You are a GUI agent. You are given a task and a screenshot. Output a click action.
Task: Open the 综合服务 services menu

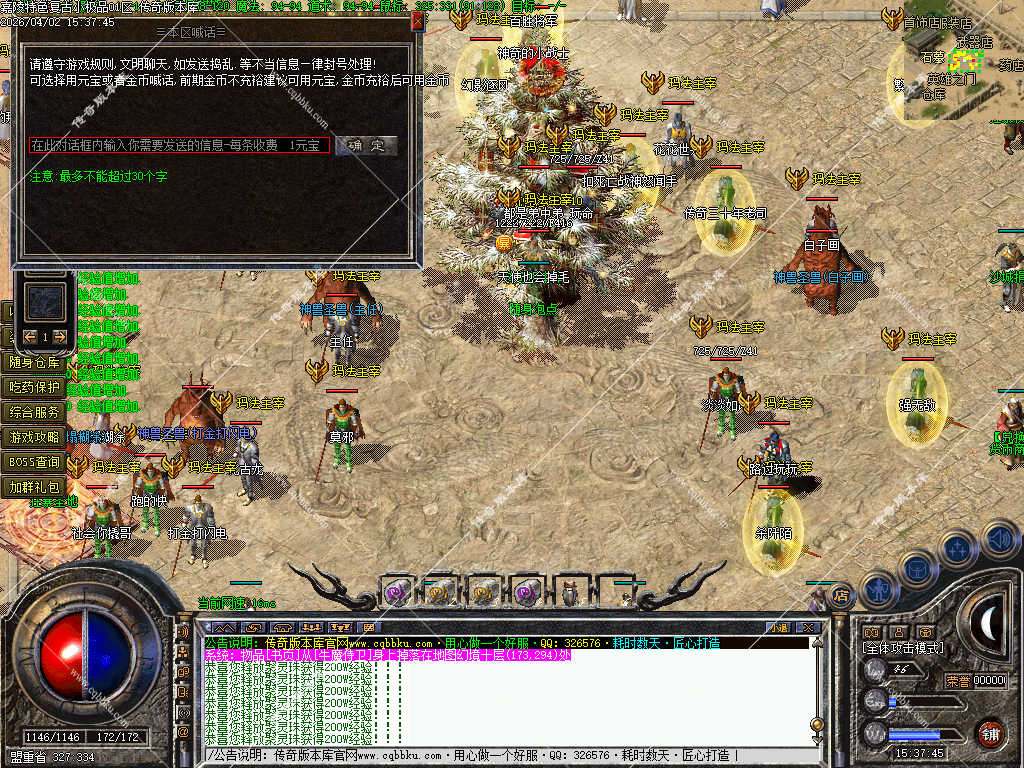click(35, 412)
